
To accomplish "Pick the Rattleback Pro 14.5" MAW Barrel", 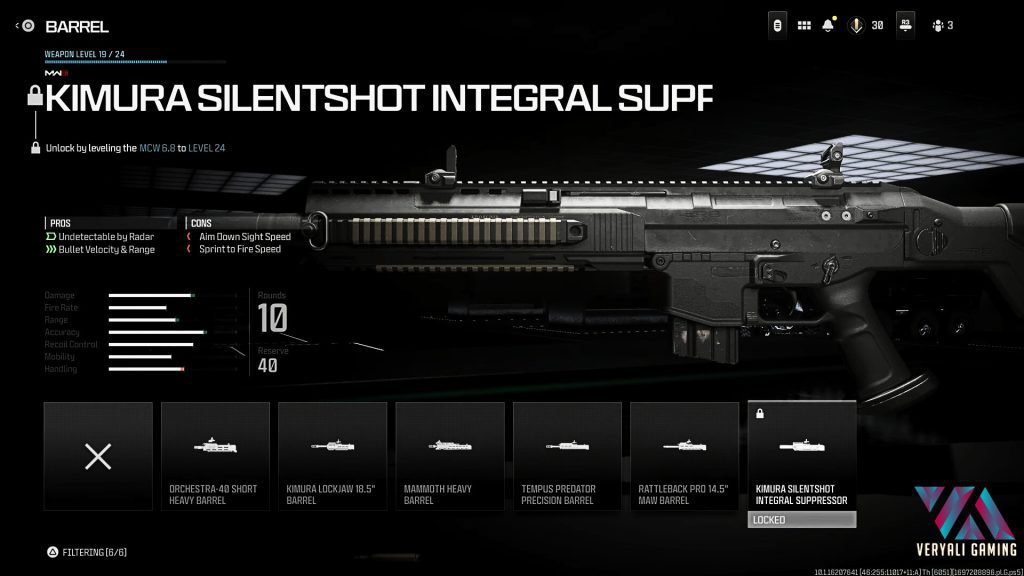I will click(x=685, y=455).
